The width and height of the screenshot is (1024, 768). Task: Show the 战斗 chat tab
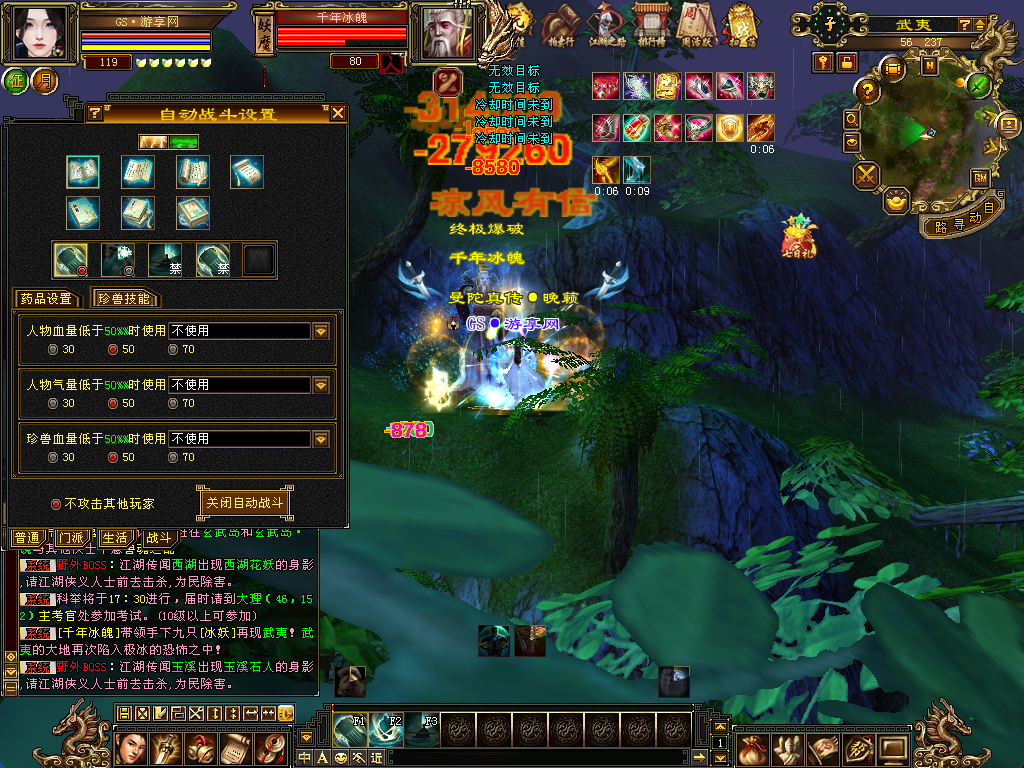tap(158, 538)
